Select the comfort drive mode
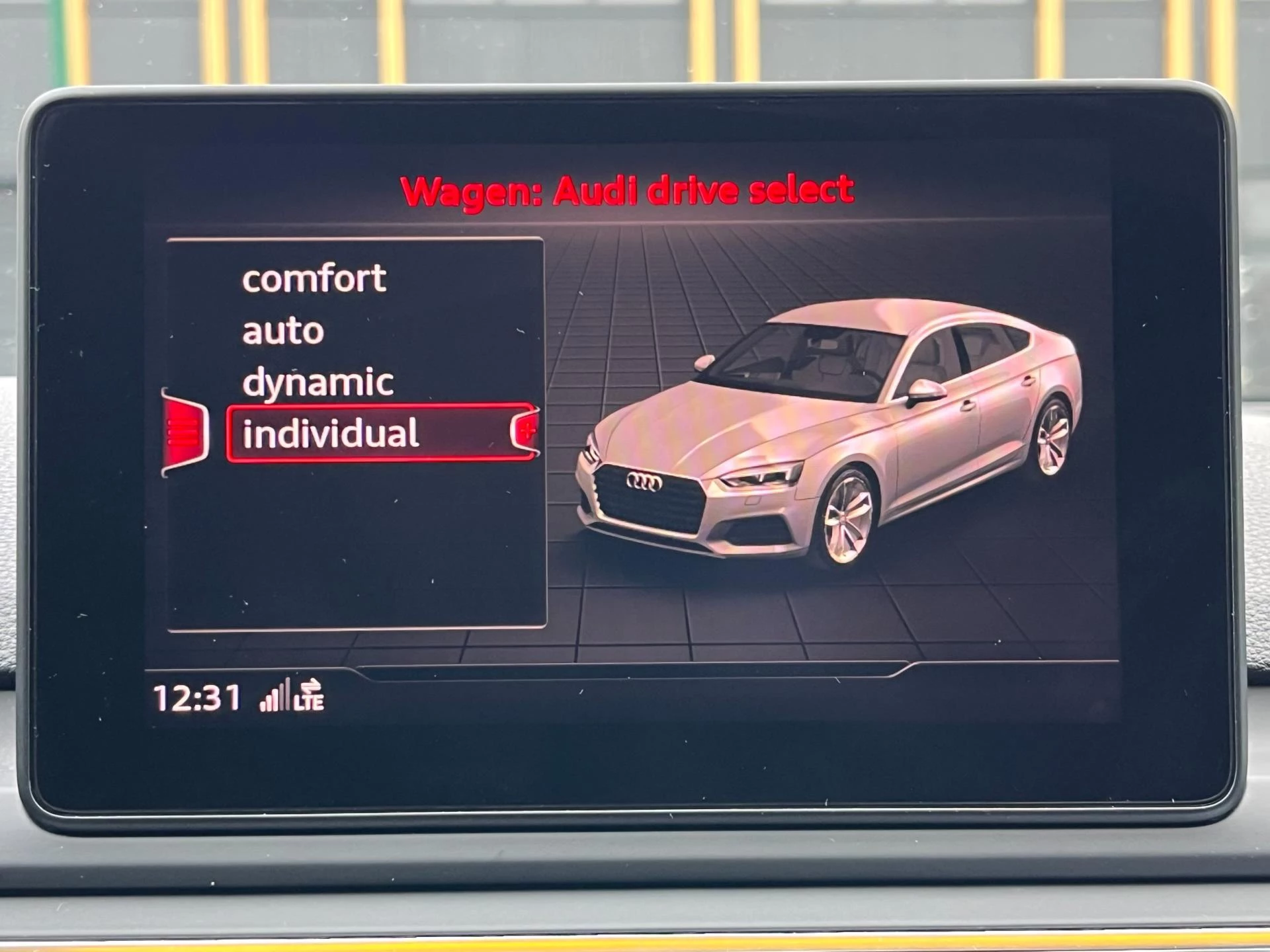The image size is (1270, 952). 314,278
